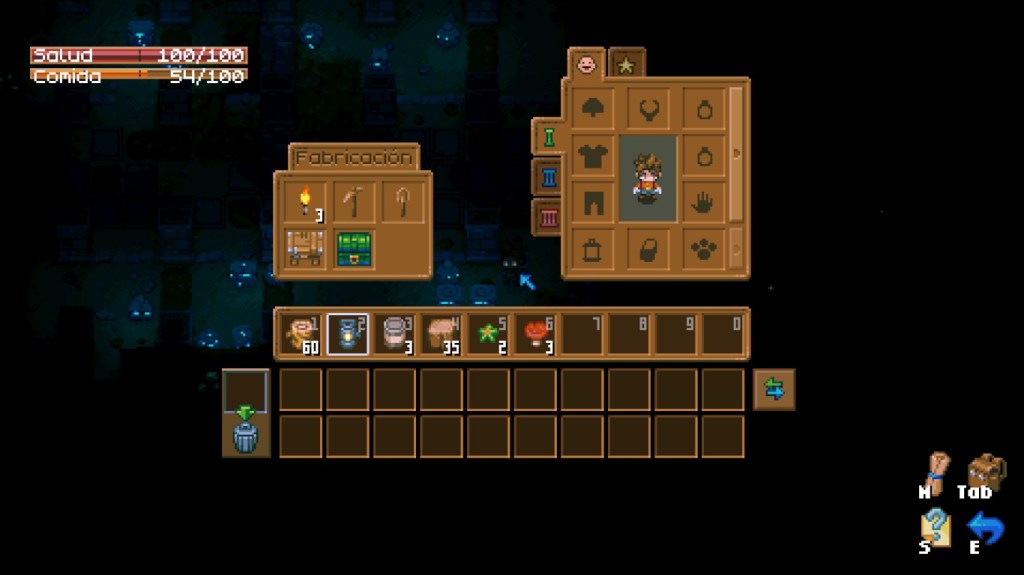1024x575 pixels.
Task: Open the necklace equipment slot
Action: coord(648,109)
